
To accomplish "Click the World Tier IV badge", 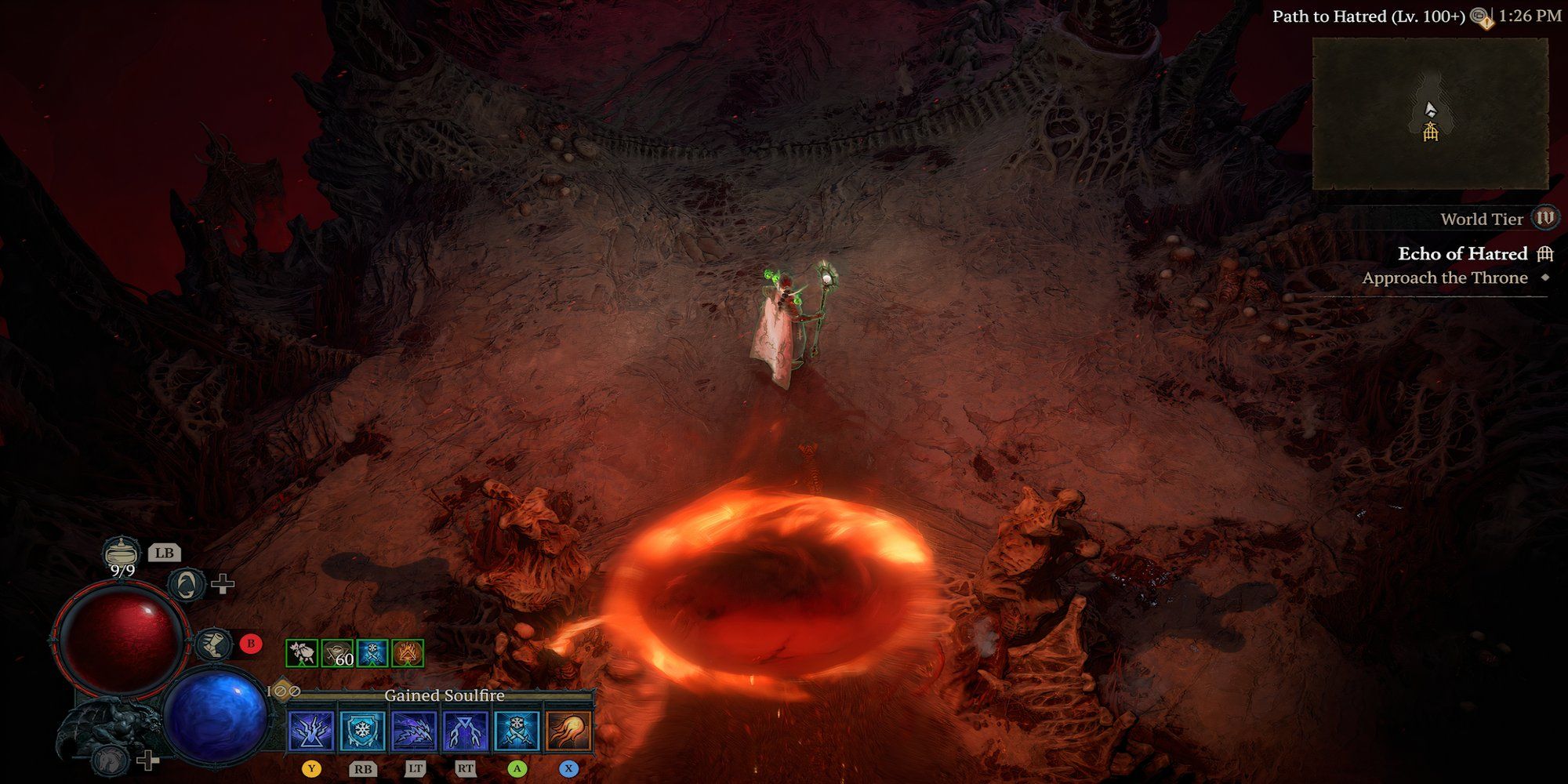I will [x=1545, y=218].
